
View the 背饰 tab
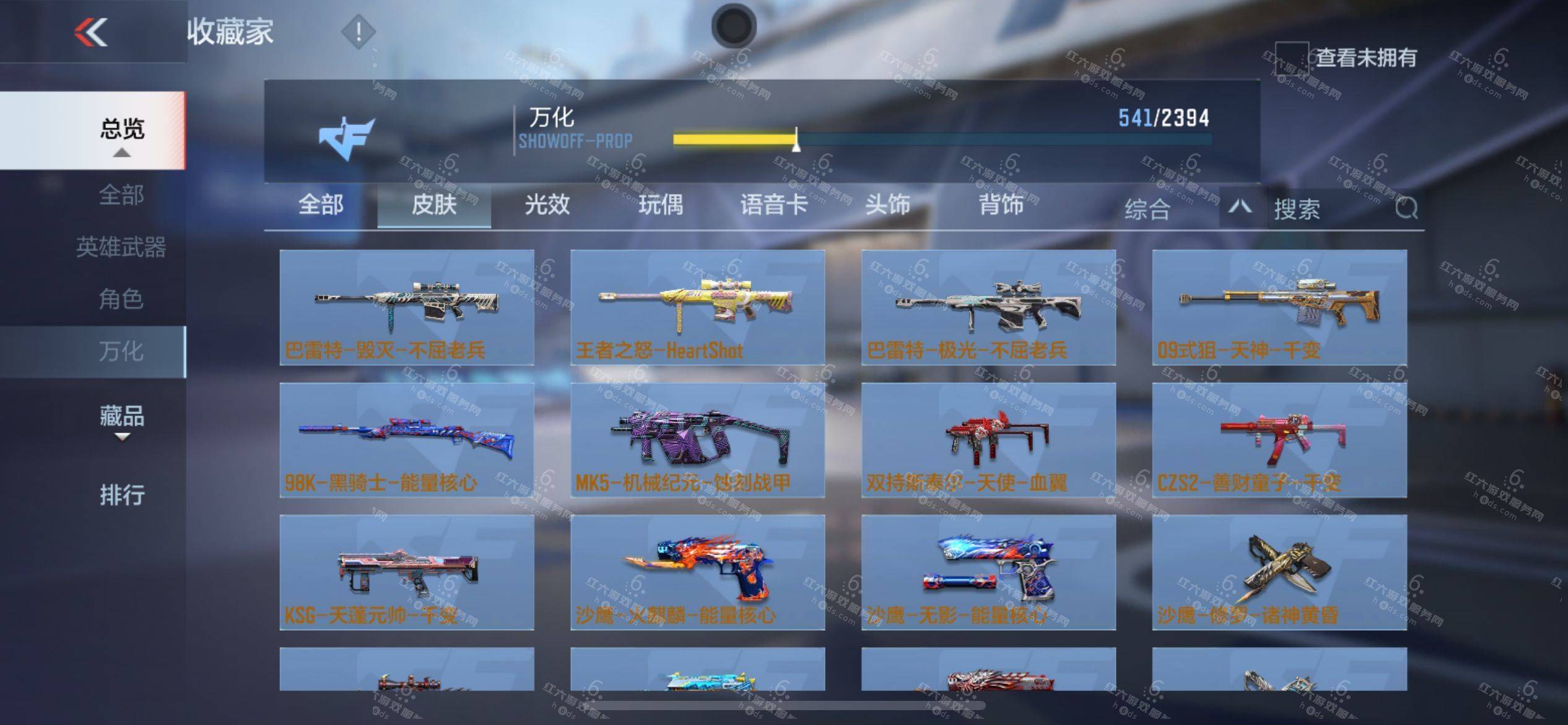coord(1001,205)
